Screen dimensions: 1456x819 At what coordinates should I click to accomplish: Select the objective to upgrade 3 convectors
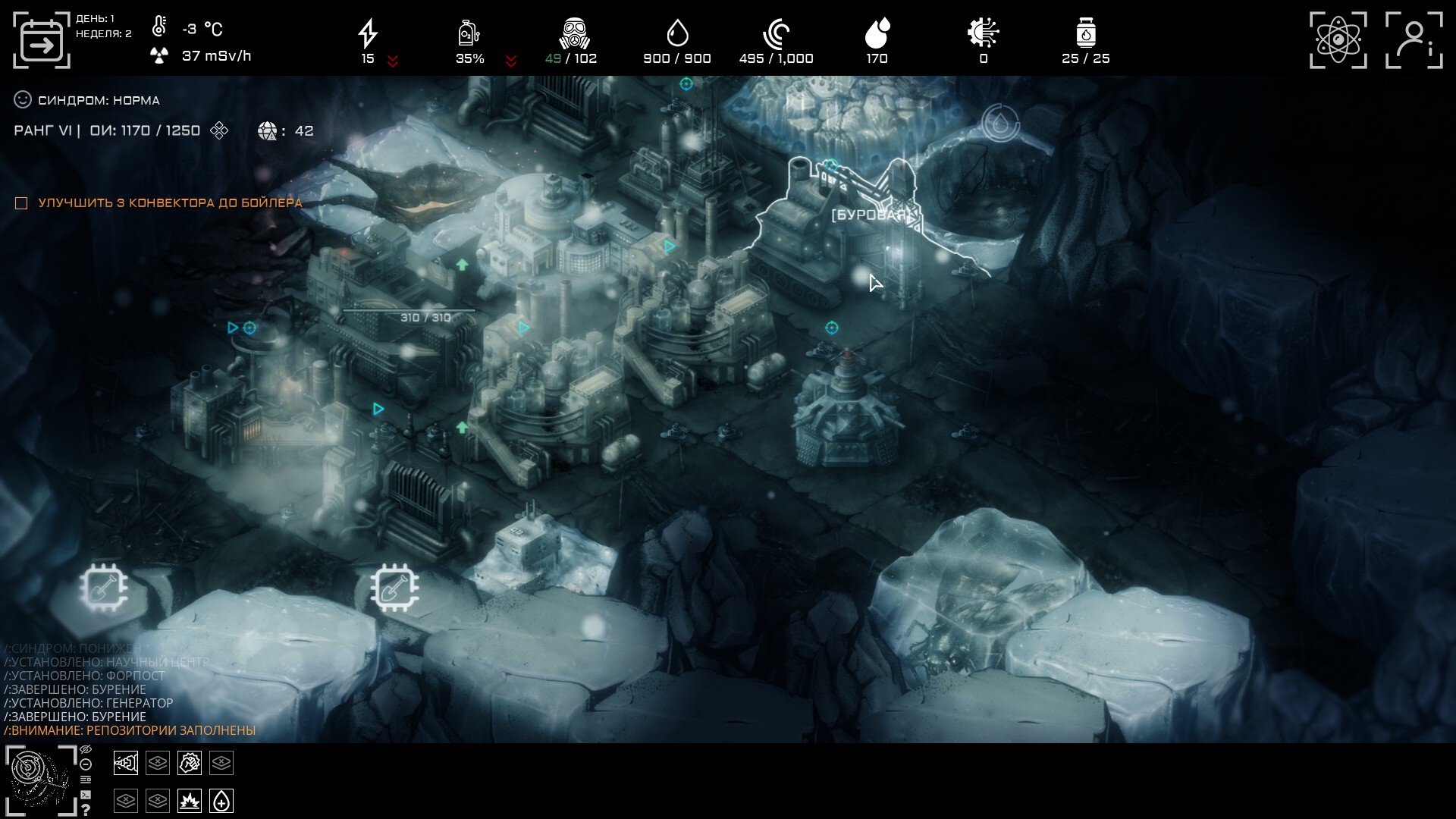(x=21, y=203)
